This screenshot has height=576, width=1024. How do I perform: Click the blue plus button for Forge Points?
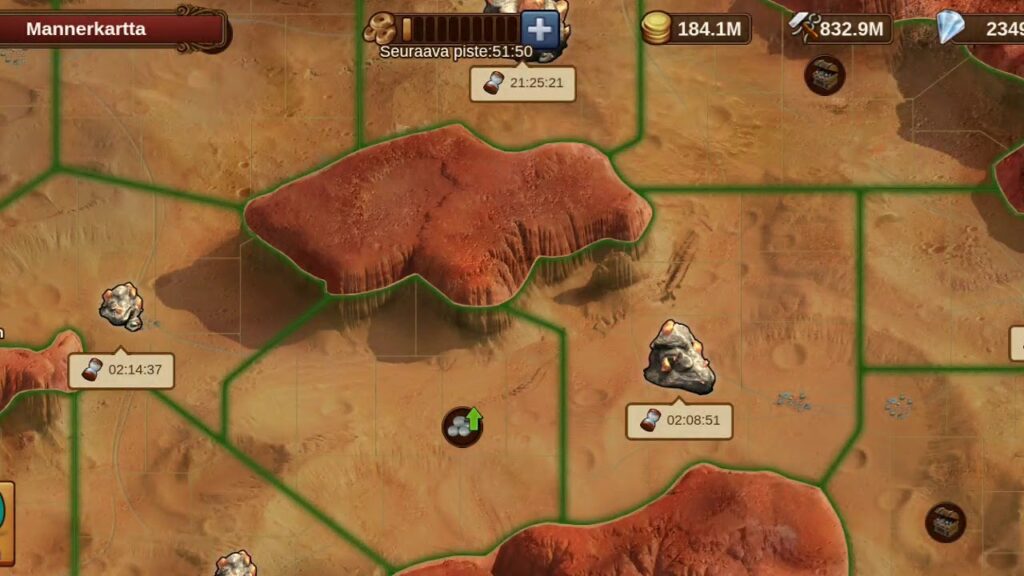pyautogui.click(x=540, y=29)
